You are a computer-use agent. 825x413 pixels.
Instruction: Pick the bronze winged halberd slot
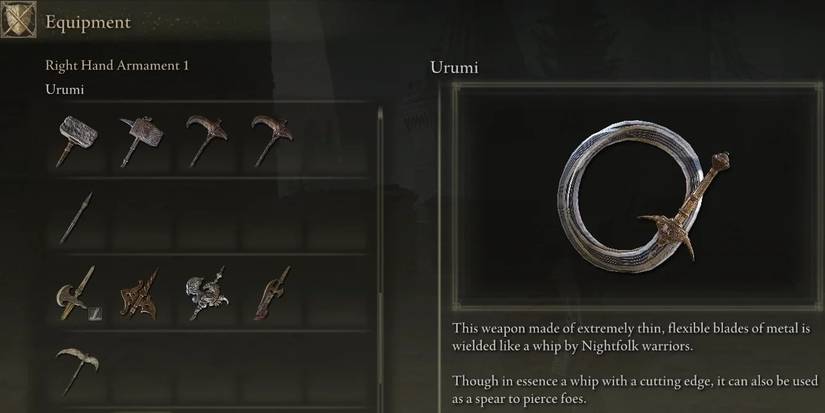click(x=139, y=293)
